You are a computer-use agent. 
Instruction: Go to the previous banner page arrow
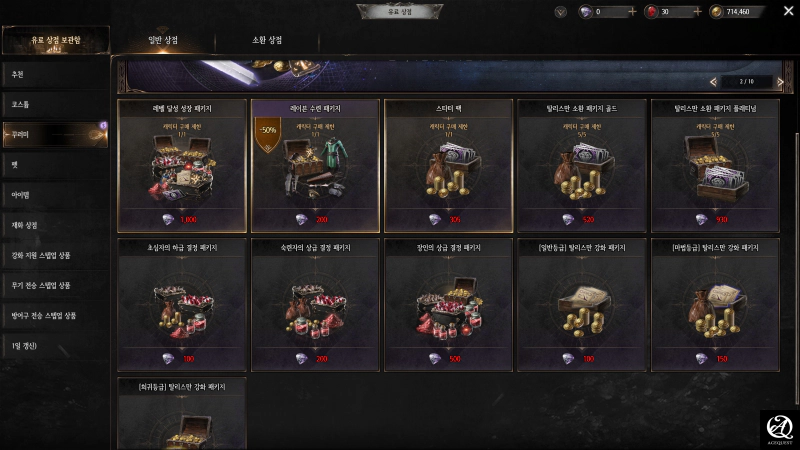(x=713, y=81)
